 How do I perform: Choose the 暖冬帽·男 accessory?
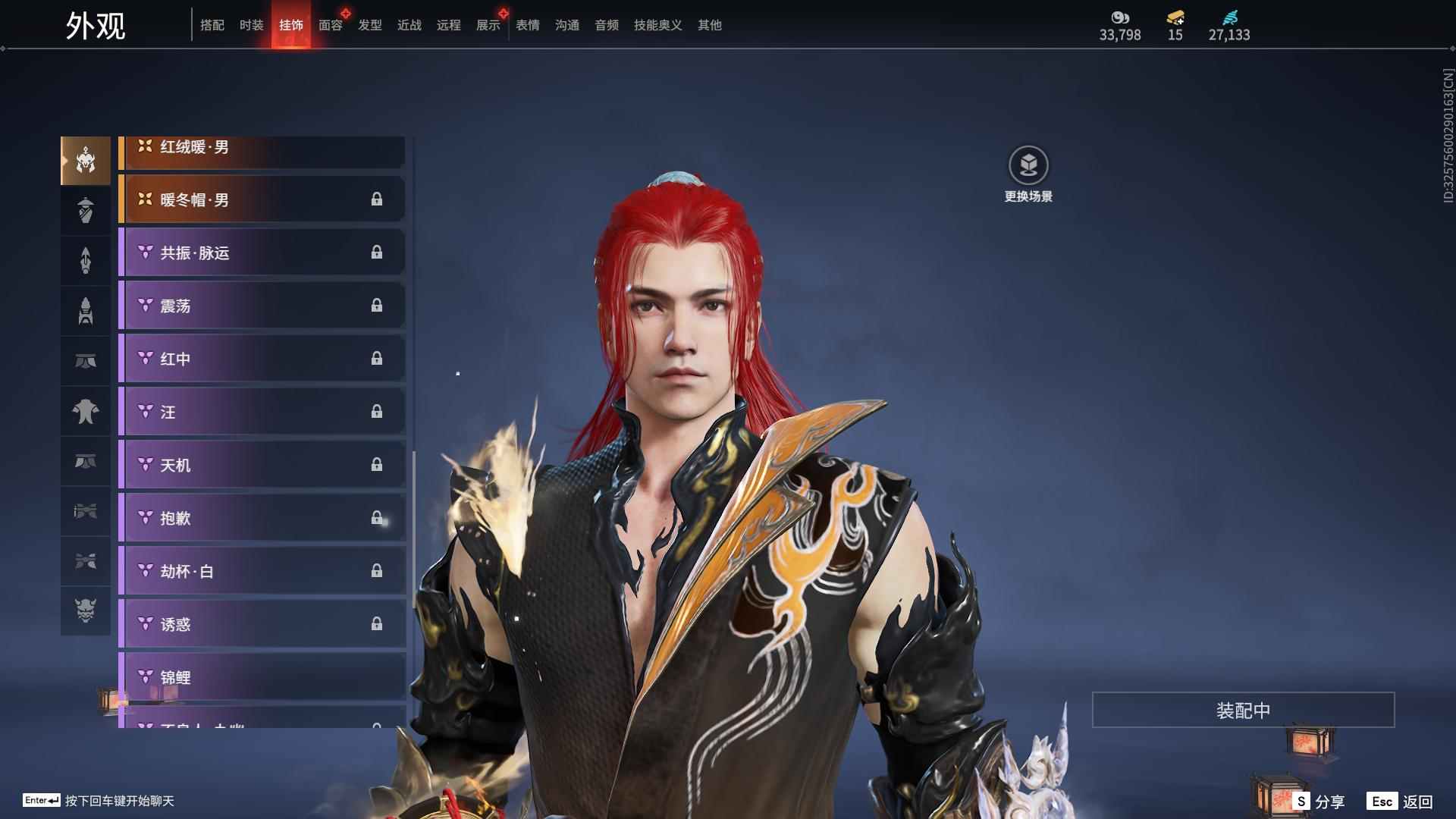click(x=262, y=199)
